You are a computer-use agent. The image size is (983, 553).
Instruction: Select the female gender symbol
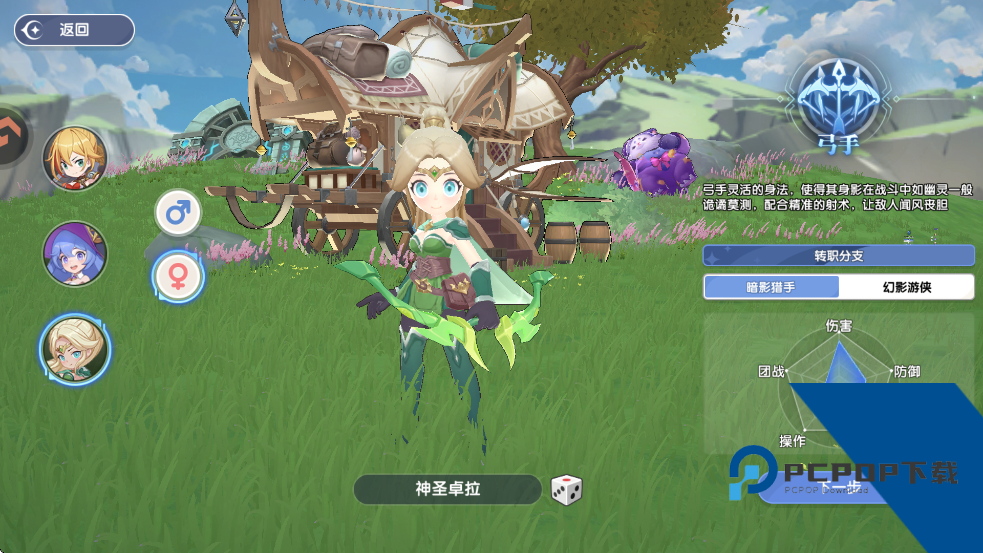point(178,277)
